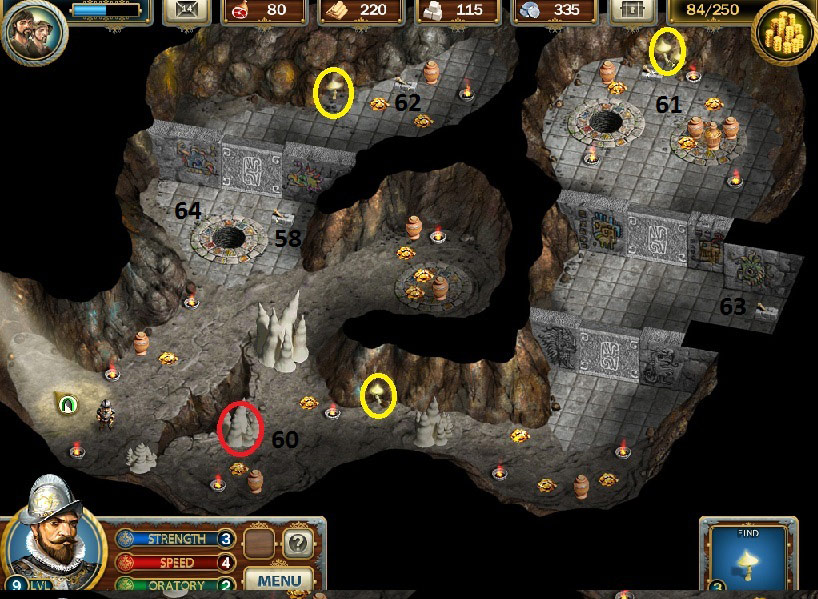818x599 pixels.
Task: Select the empty item slot beside Strength
Action: 260,545
